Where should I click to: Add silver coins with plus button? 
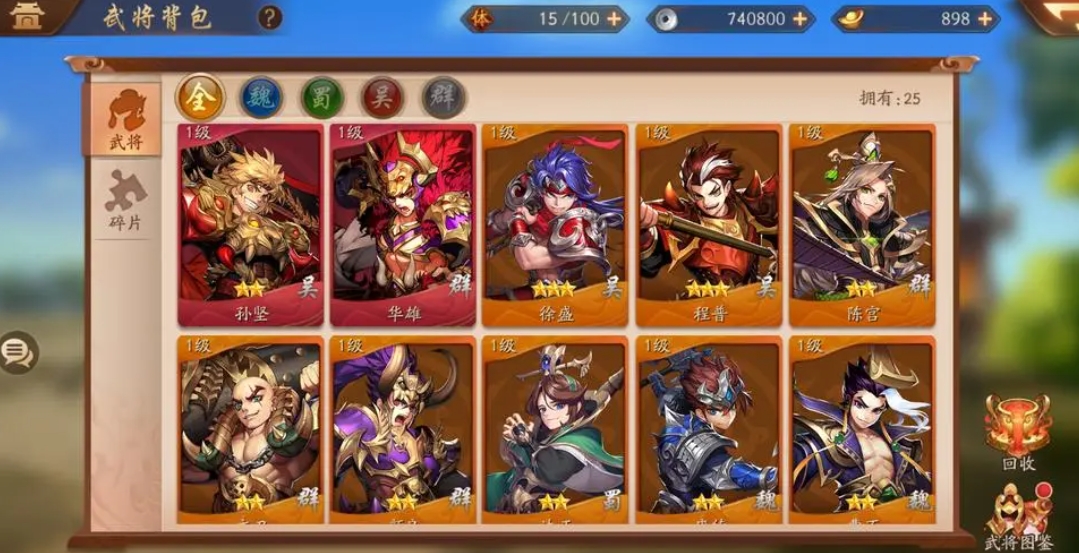(800, 18)
